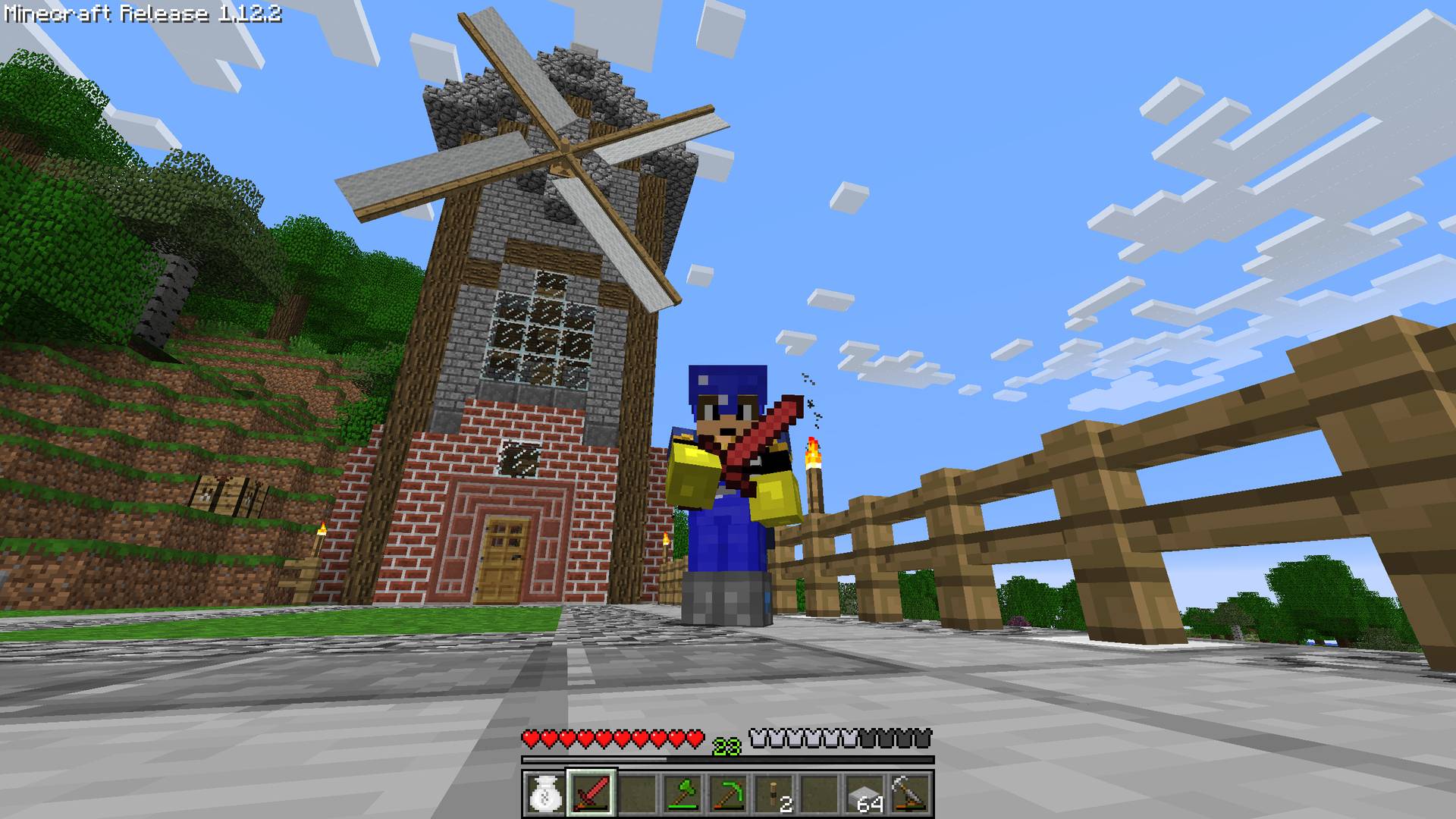1456x819 pixels.
Task: Select the stack of 64 stone slabs
Action: click(865, 795)
